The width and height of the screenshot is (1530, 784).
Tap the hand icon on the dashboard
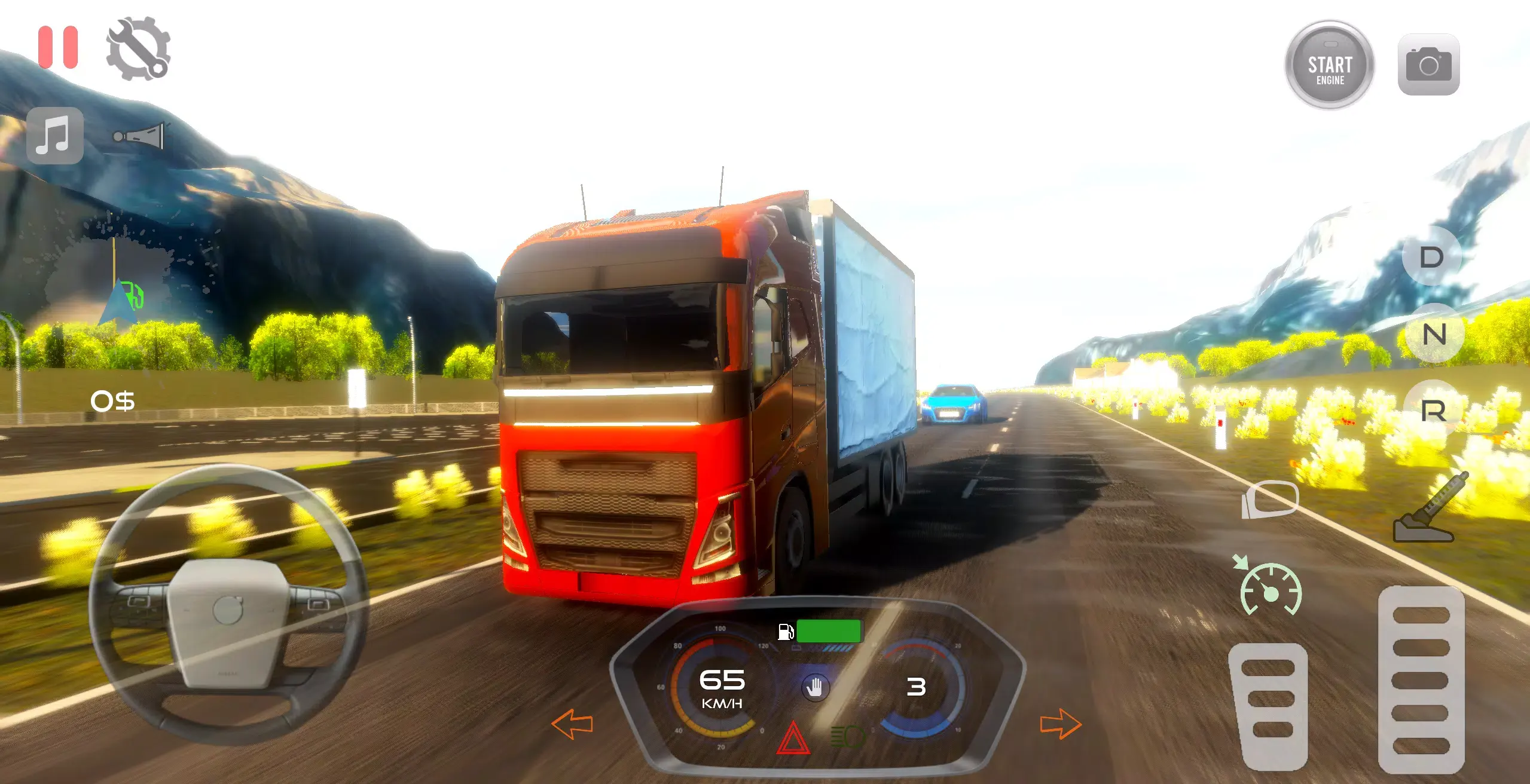[814, 688]
